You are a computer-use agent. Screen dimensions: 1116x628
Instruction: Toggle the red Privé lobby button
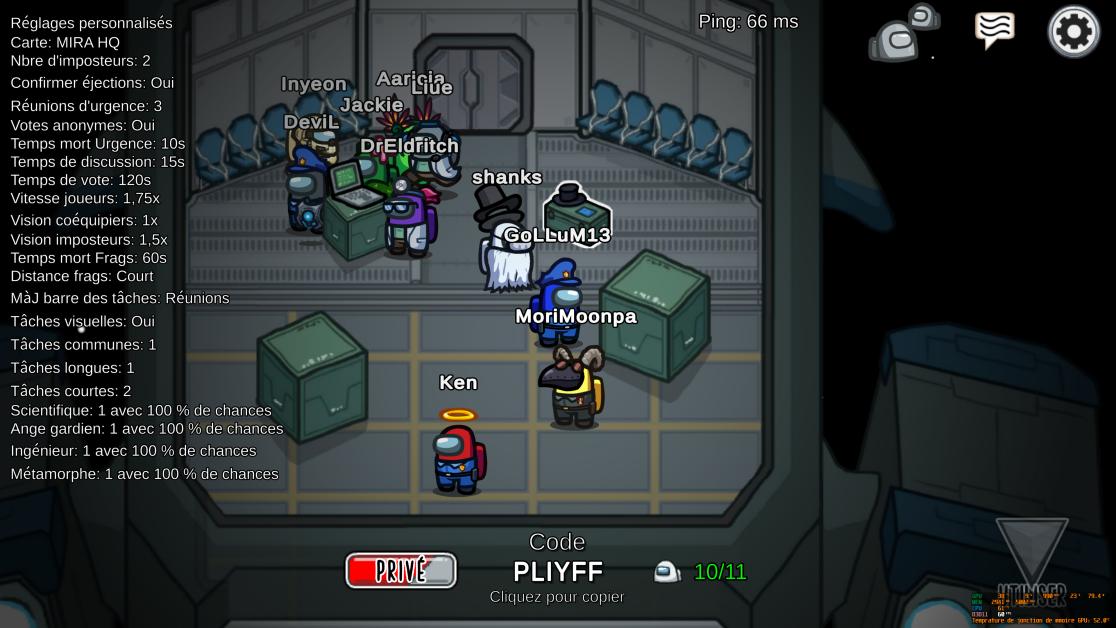point(401,570)
